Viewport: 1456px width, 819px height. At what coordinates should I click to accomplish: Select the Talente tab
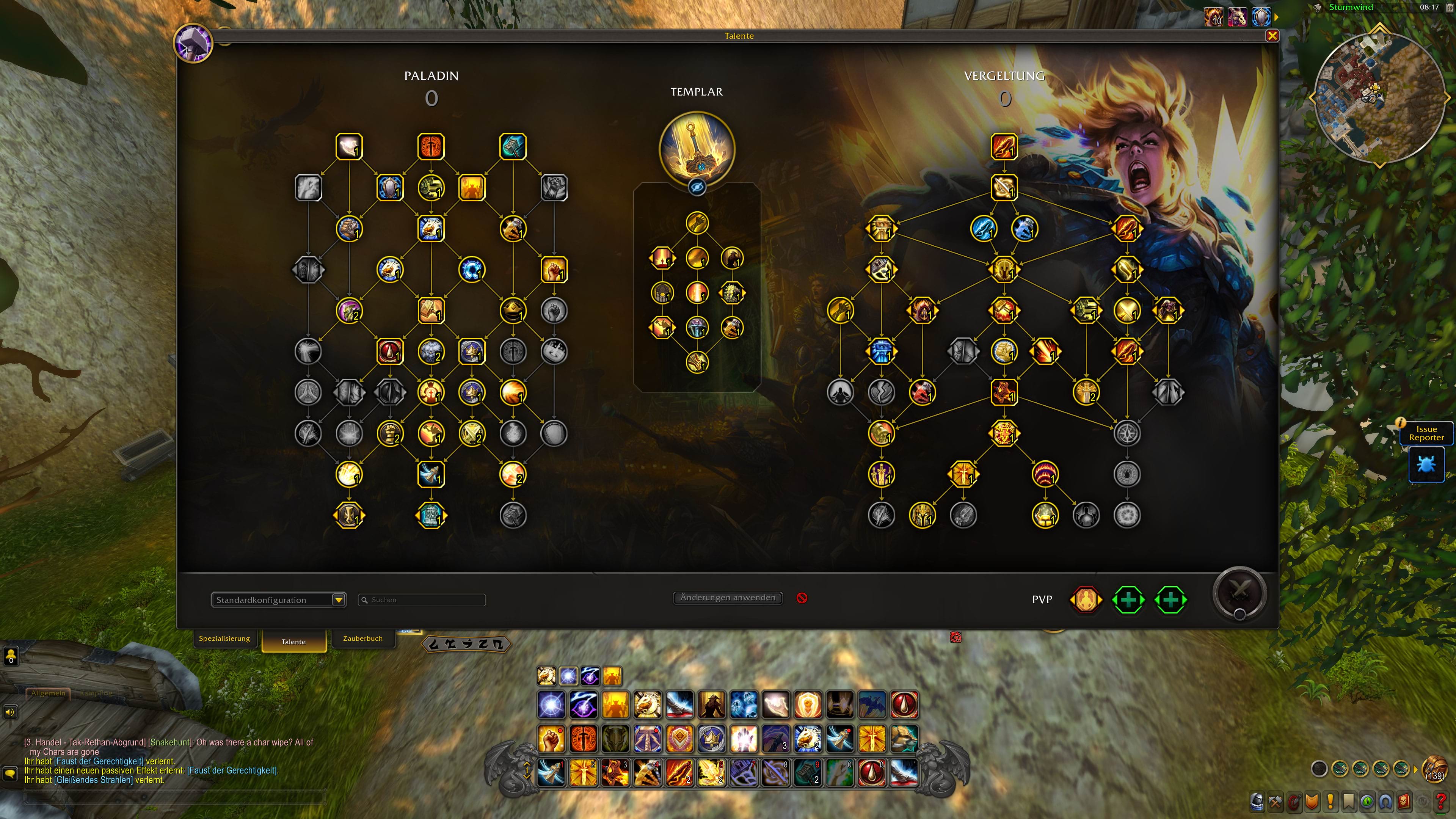tap(294, 642)
